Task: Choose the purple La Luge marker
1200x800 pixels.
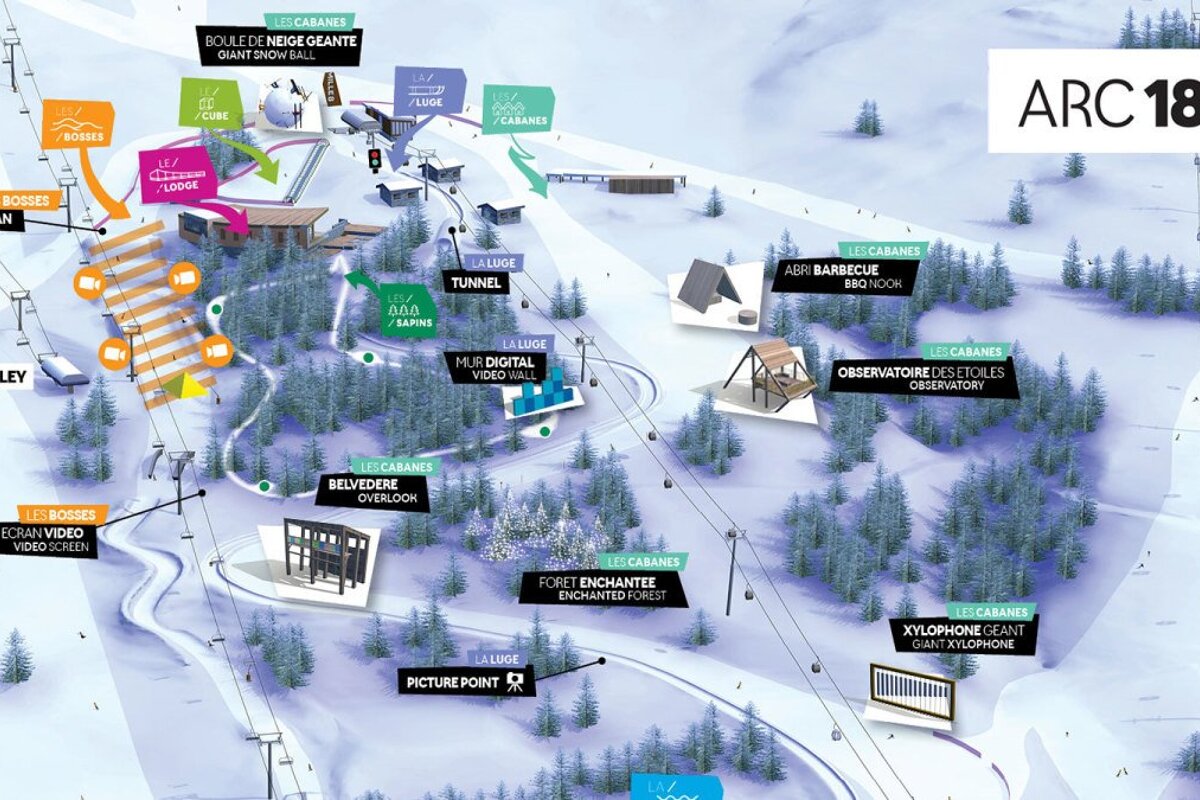Action: tap(428, 92)
